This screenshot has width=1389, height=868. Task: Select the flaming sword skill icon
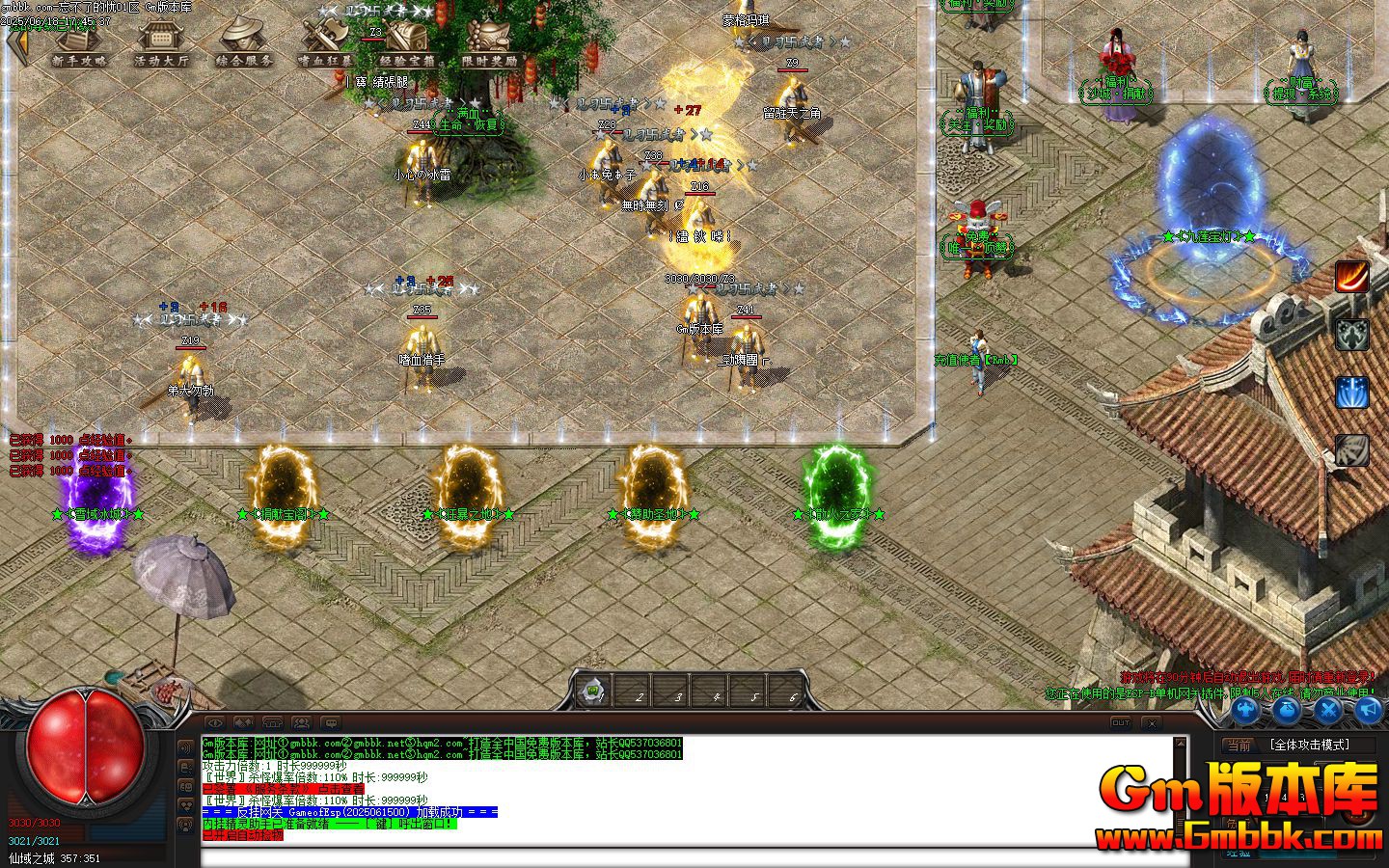click(x=1351, y=278)
